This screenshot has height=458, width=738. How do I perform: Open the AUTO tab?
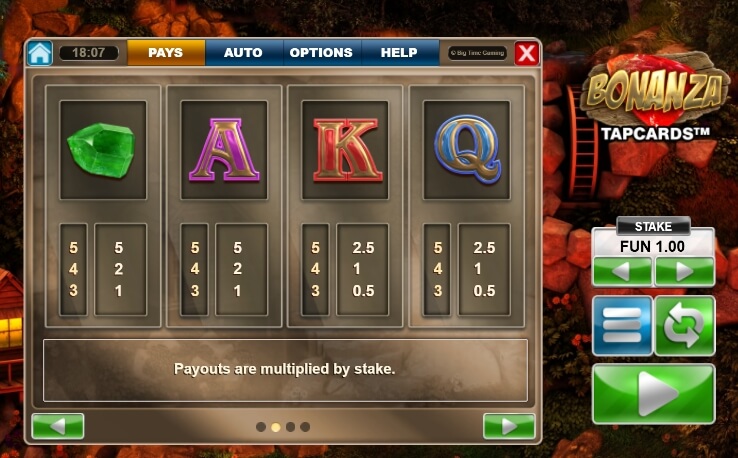point(243,53)
